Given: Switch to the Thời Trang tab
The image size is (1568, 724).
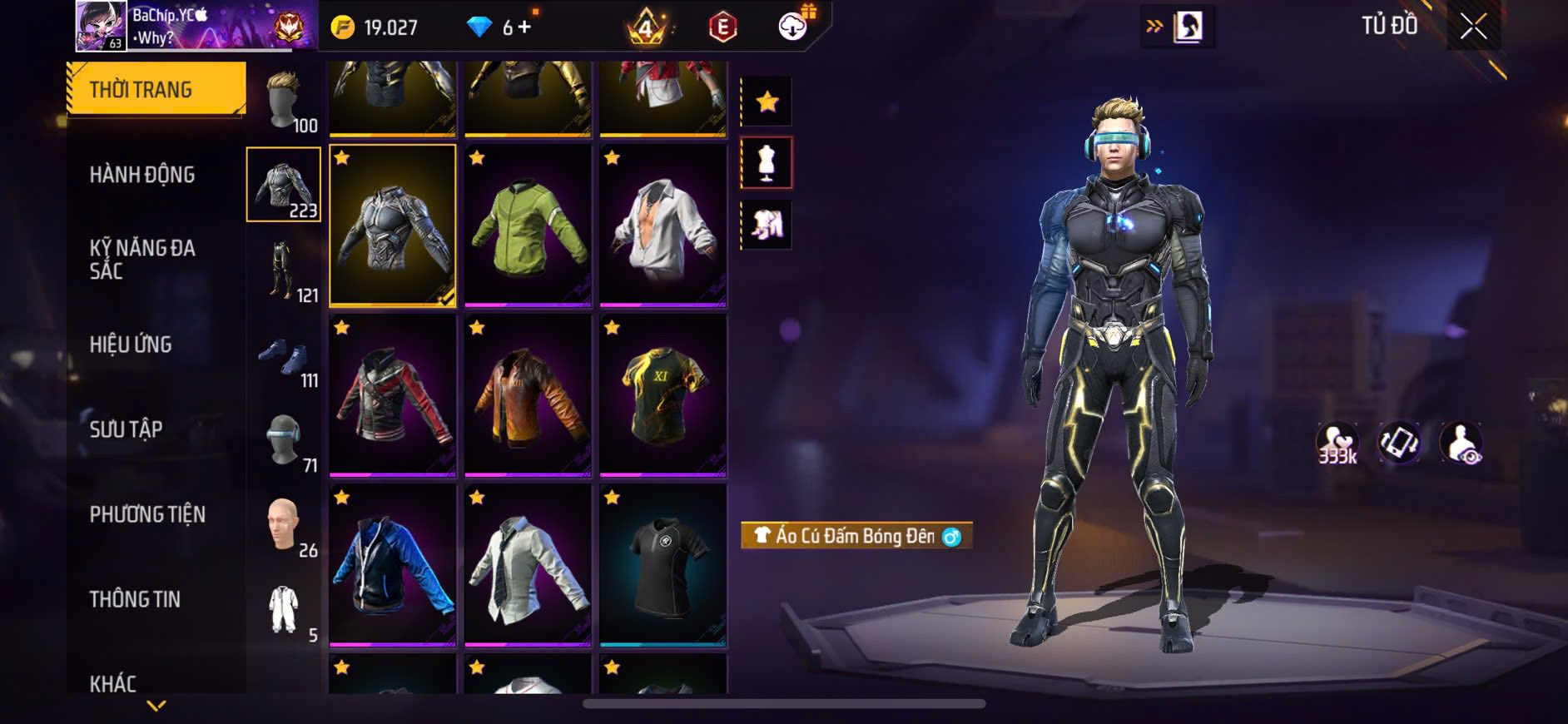Looking at the screenshot, I should click(156, 88).
